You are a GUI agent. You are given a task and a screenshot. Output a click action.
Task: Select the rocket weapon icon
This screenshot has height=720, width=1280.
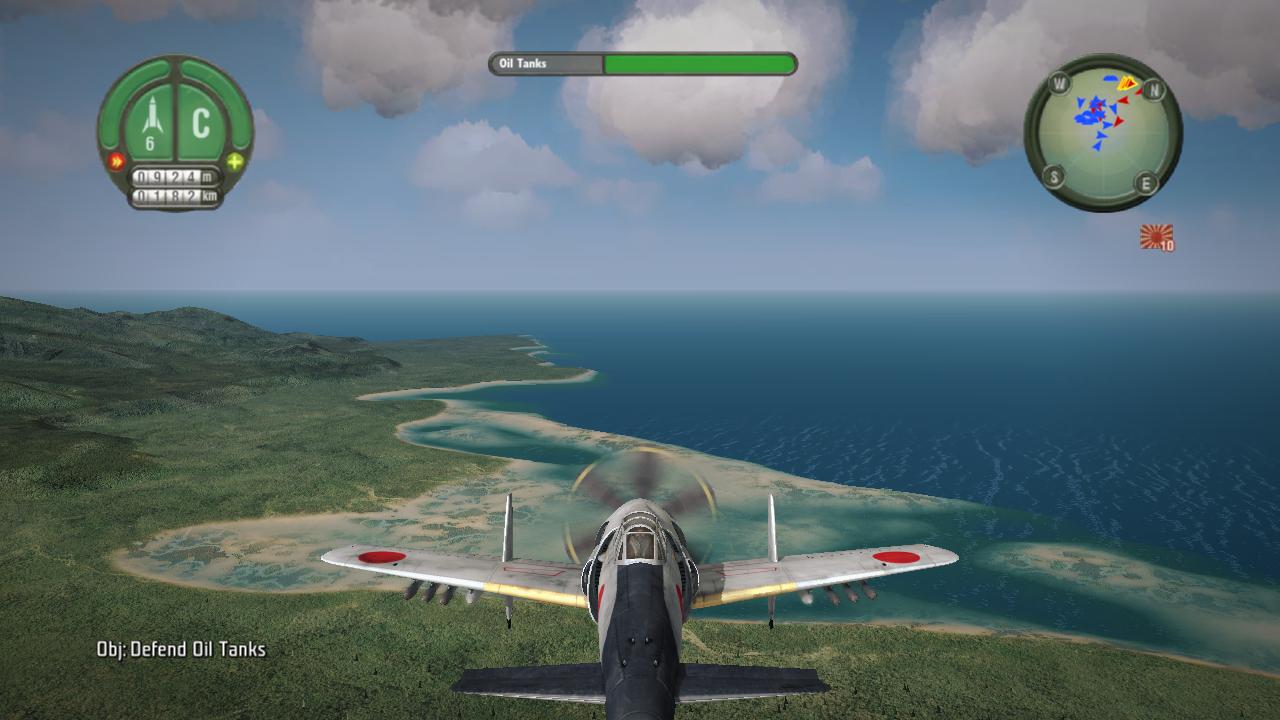click(x=151, y=117)
